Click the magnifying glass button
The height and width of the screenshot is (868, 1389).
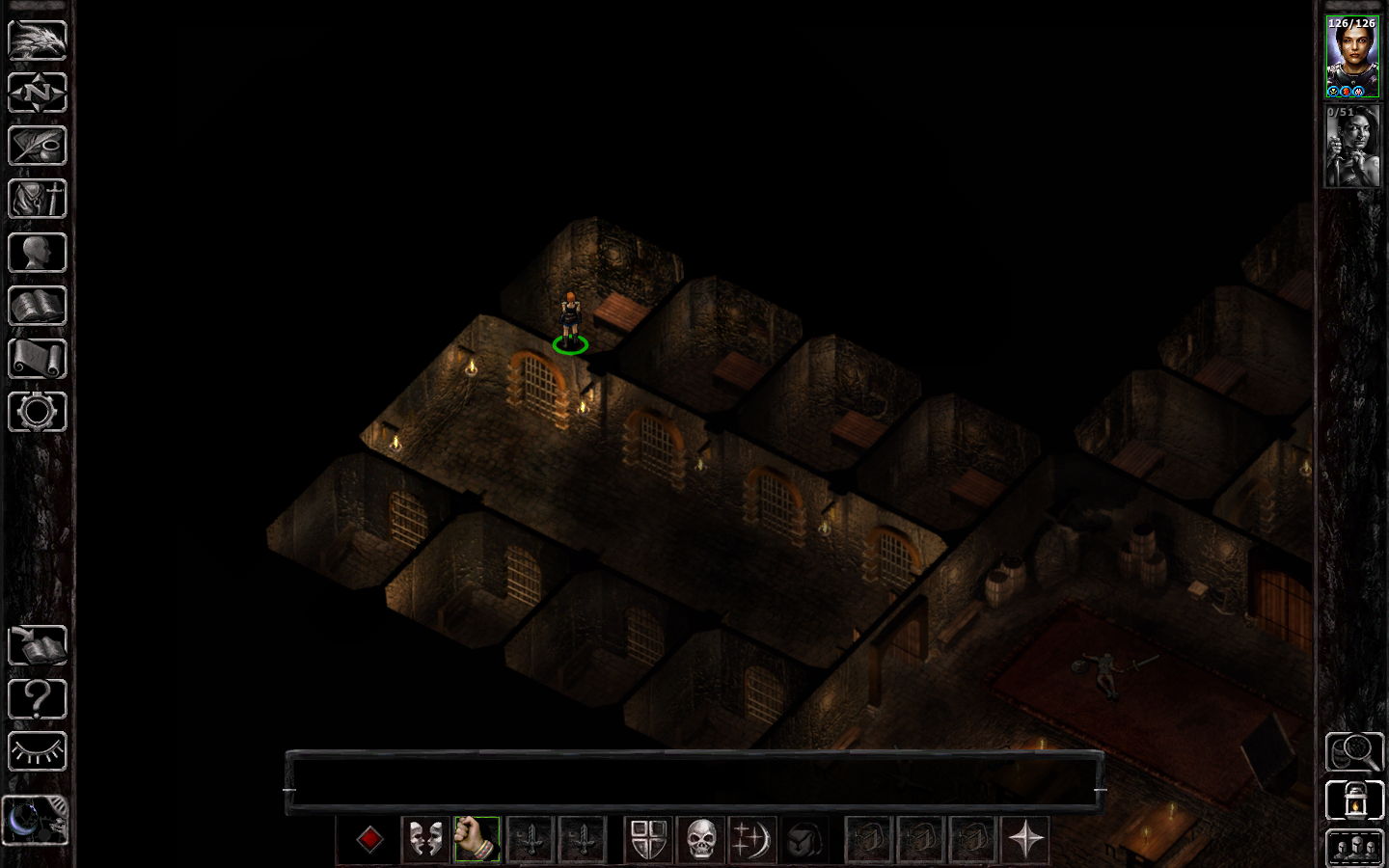click(1354, 751)
